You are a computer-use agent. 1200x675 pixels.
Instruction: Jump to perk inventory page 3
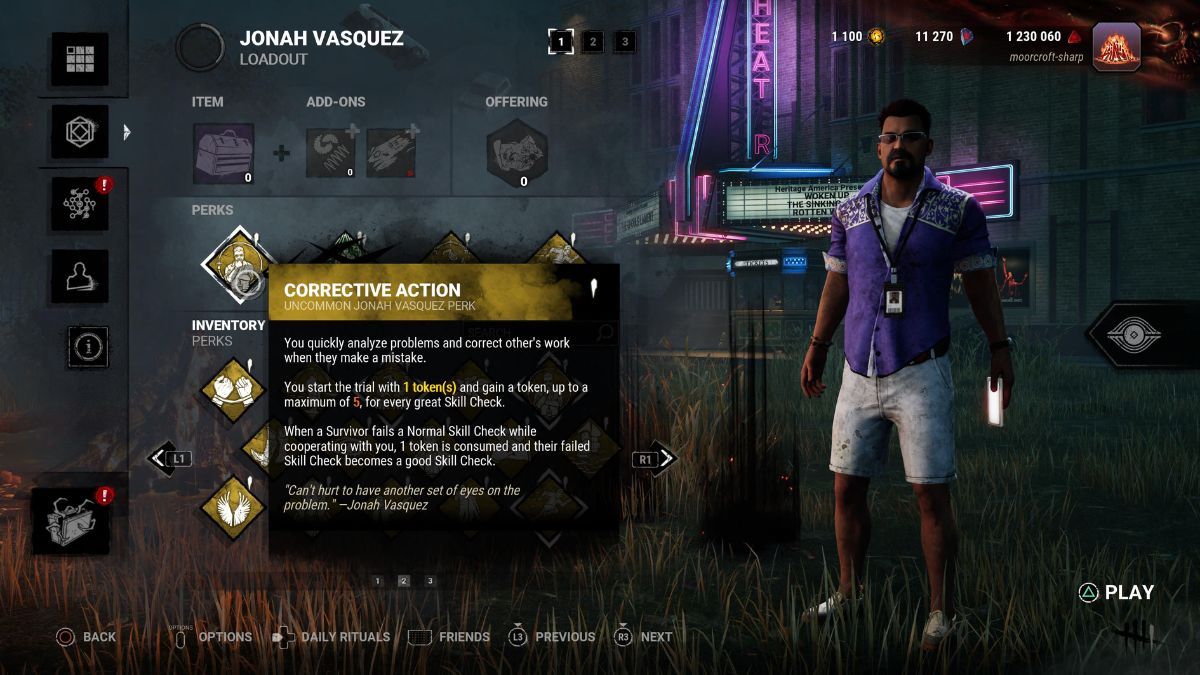[x=430, y=581]
